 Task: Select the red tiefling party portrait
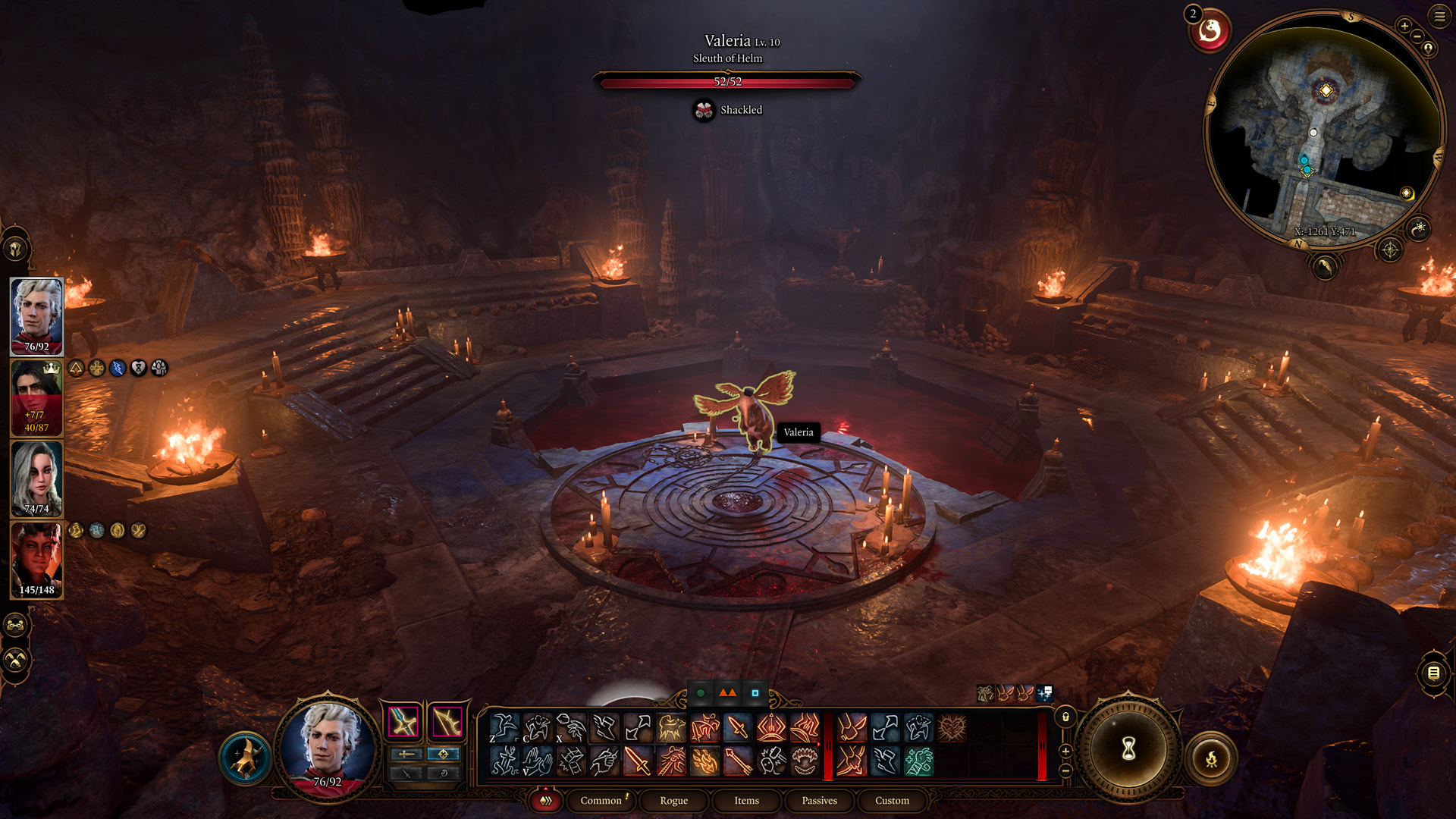point(36,560)
